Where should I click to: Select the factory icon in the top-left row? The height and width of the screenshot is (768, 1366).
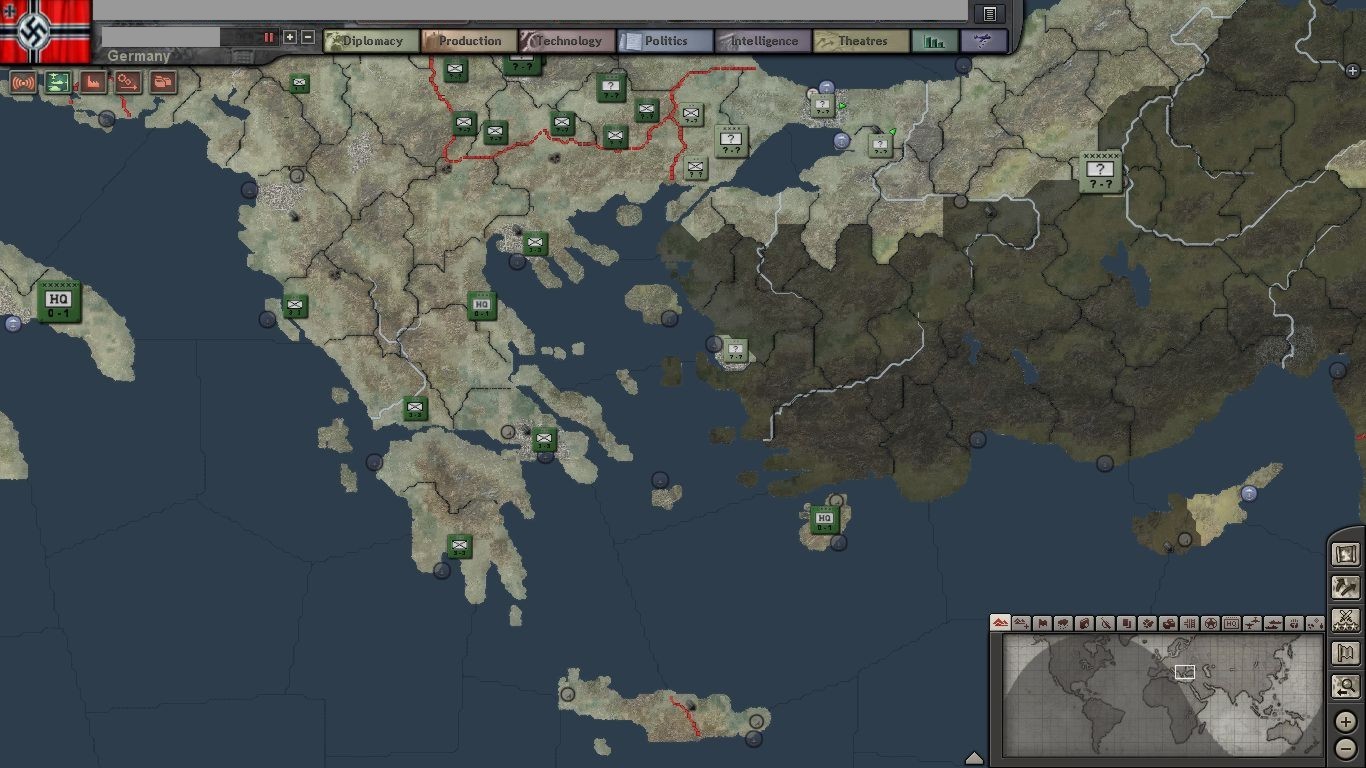click(x=93, y=82)
